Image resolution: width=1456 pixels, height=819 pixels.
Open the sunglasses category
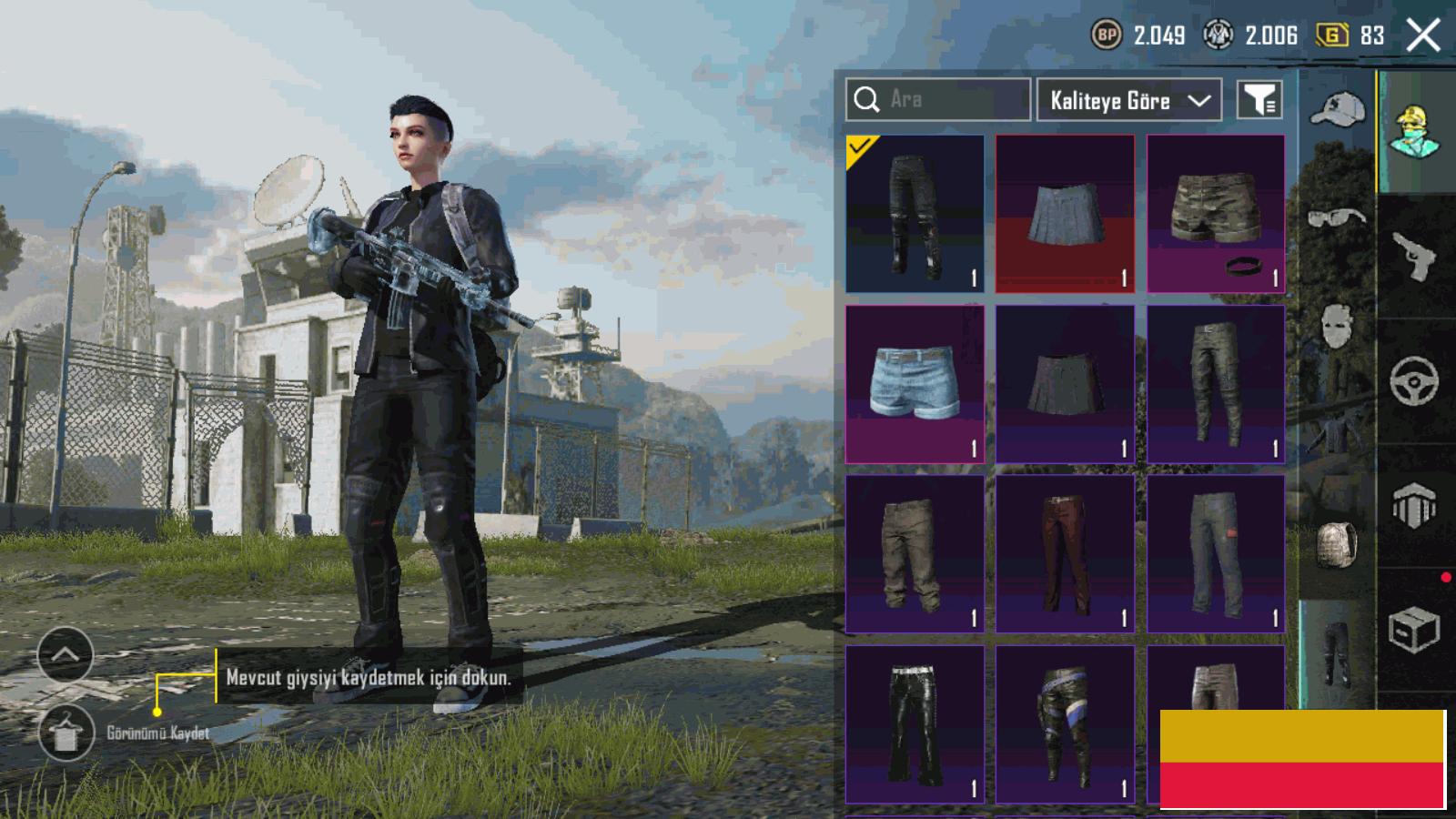point(1337,217)
